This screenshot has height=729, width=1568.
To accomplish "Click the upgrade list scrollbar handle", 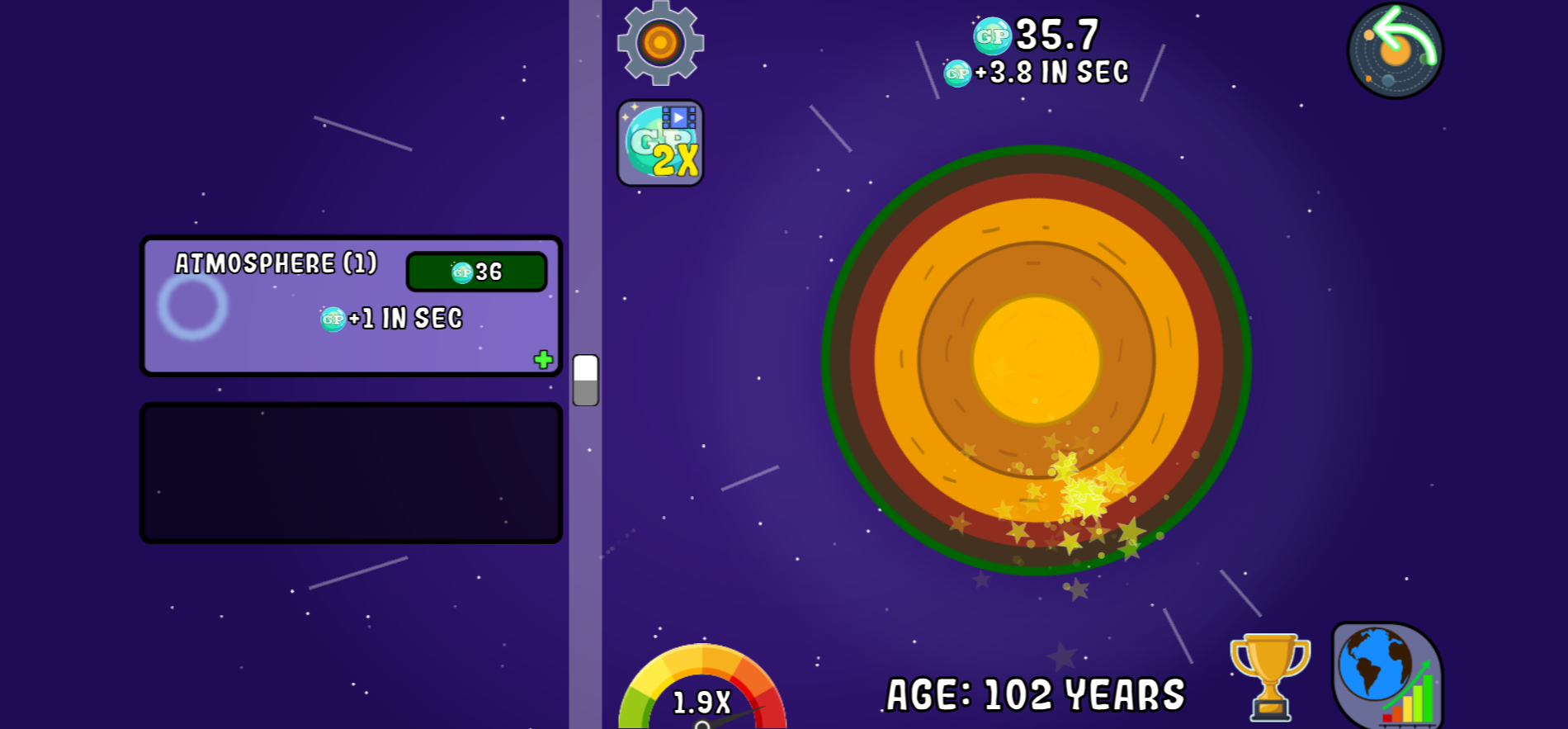I will coord(585,380).
